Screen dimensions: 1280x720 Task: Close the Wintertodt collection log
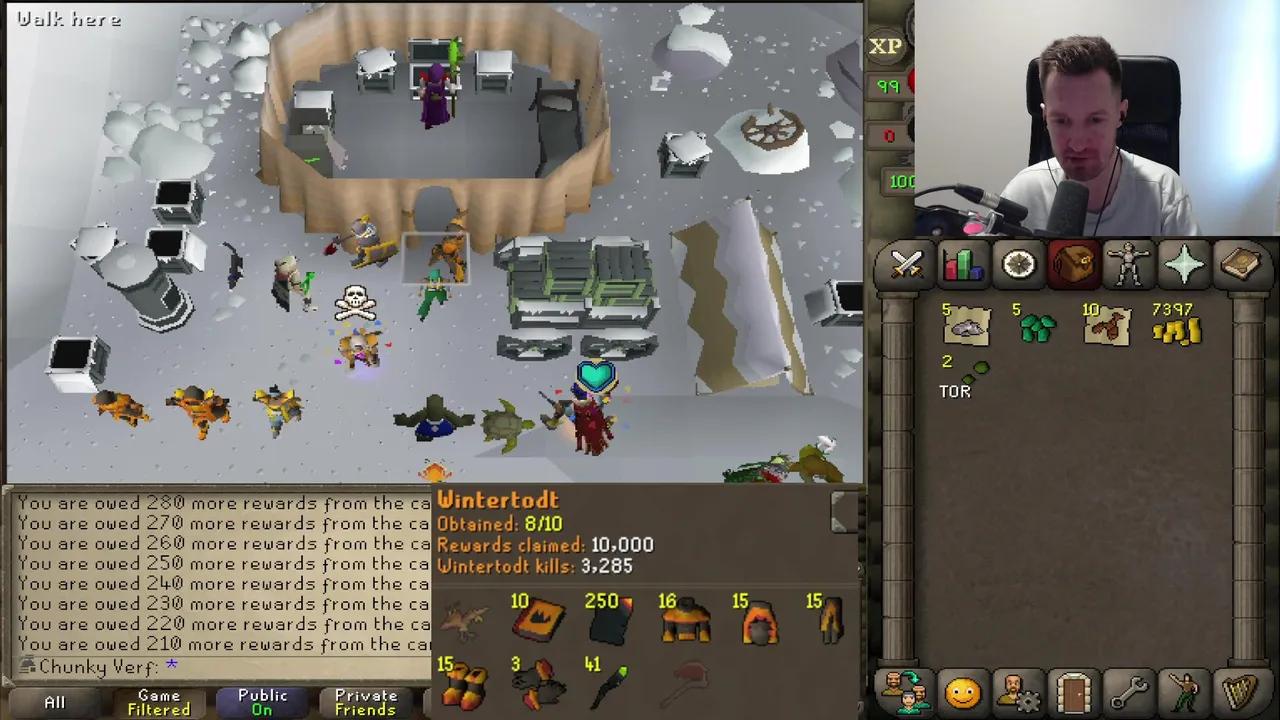840,511
